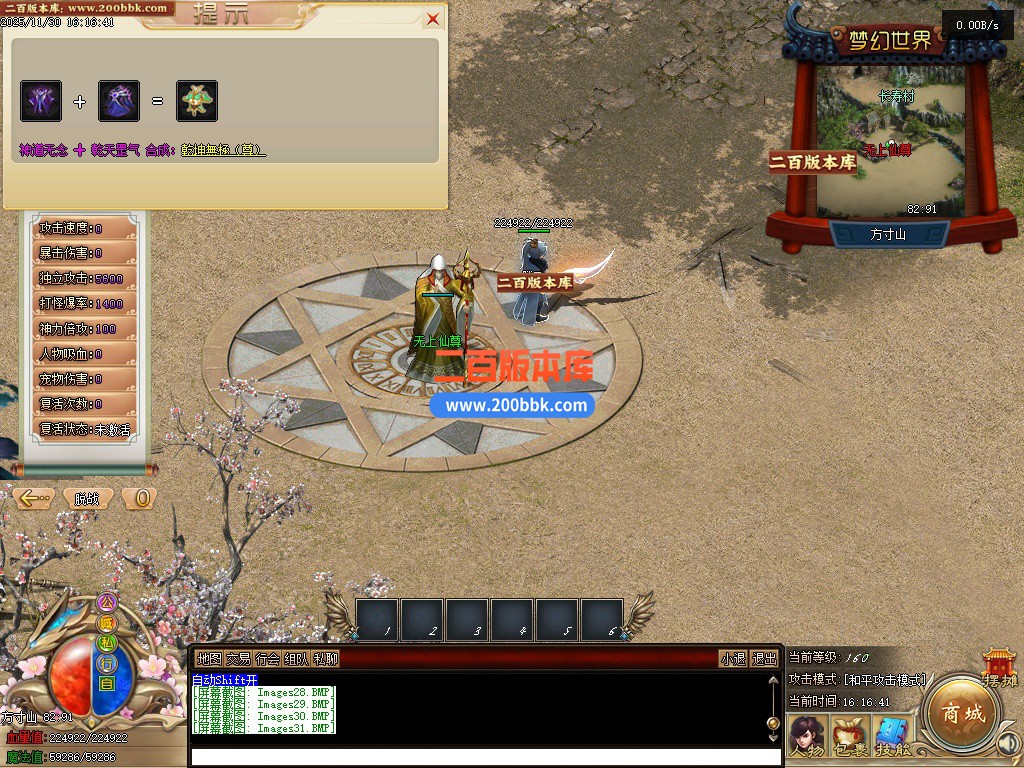Open the 人物 character panel
Screen dimensions: 1024x768
[807, 735]
